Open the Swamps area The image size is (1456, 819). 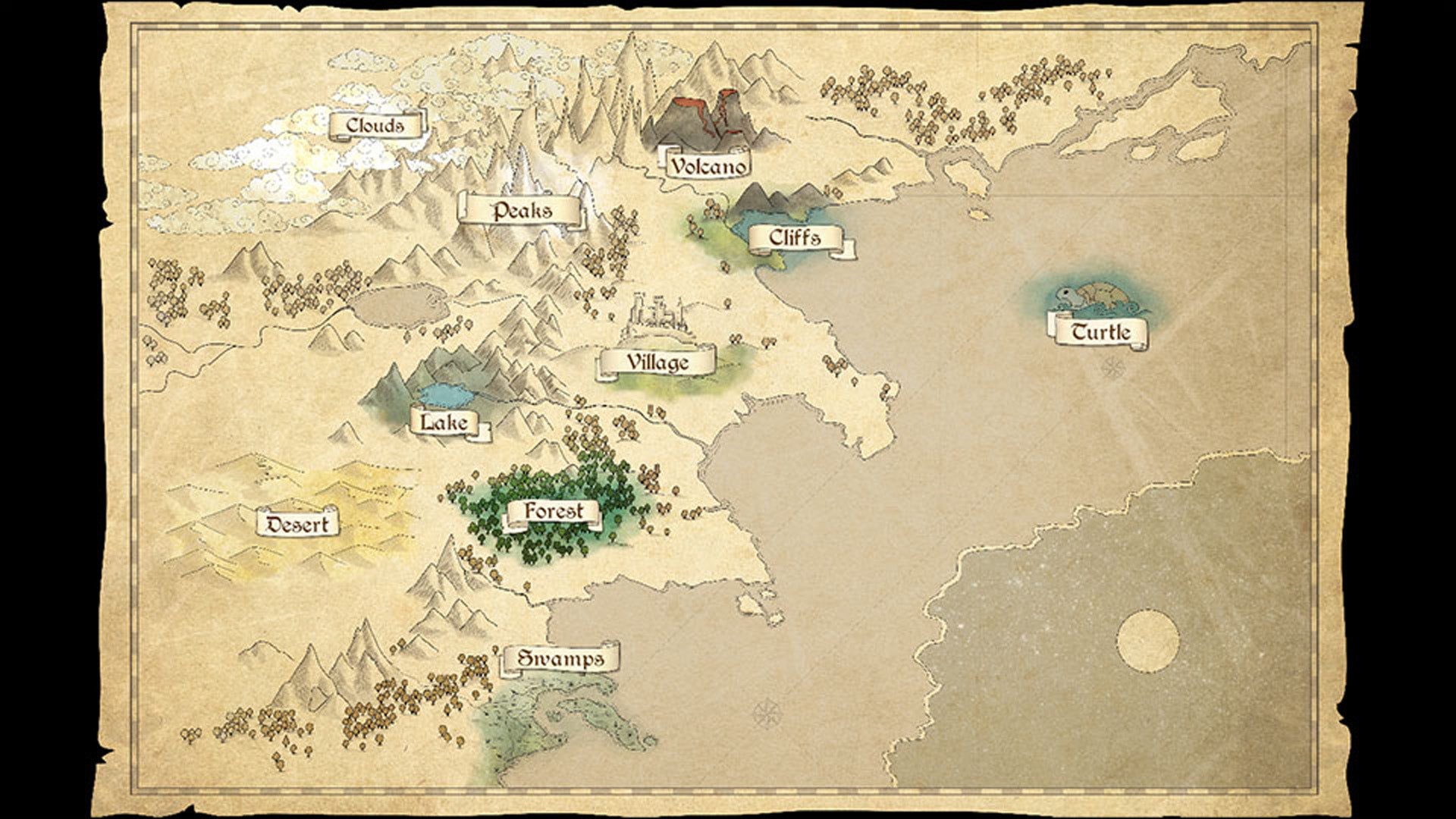[x=560, y=658]
